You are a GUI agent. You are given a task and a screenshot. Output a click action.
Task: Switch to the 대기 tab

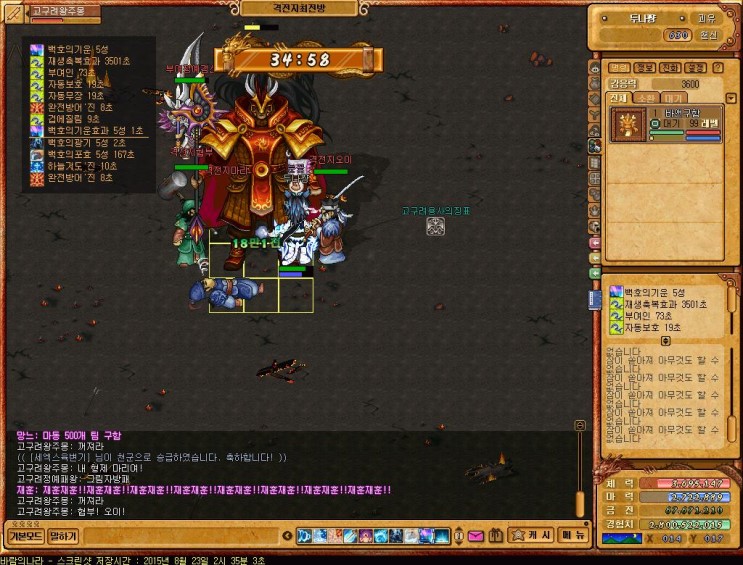click(x=672, y=98)
